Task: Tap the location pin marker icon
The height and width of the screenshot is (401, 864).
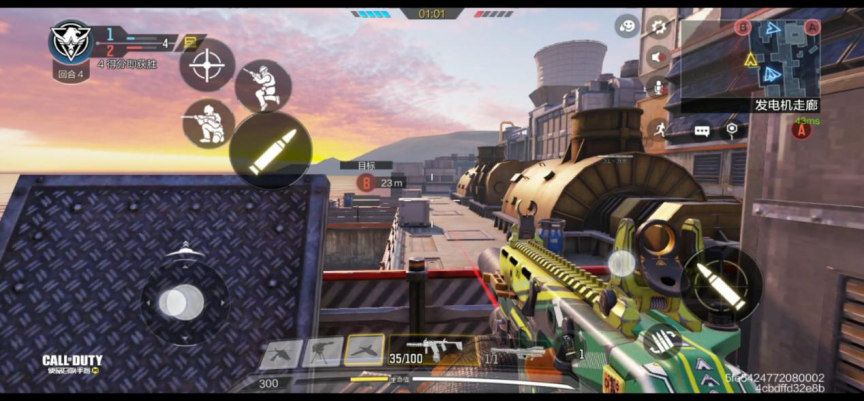Action: [732, 129]
